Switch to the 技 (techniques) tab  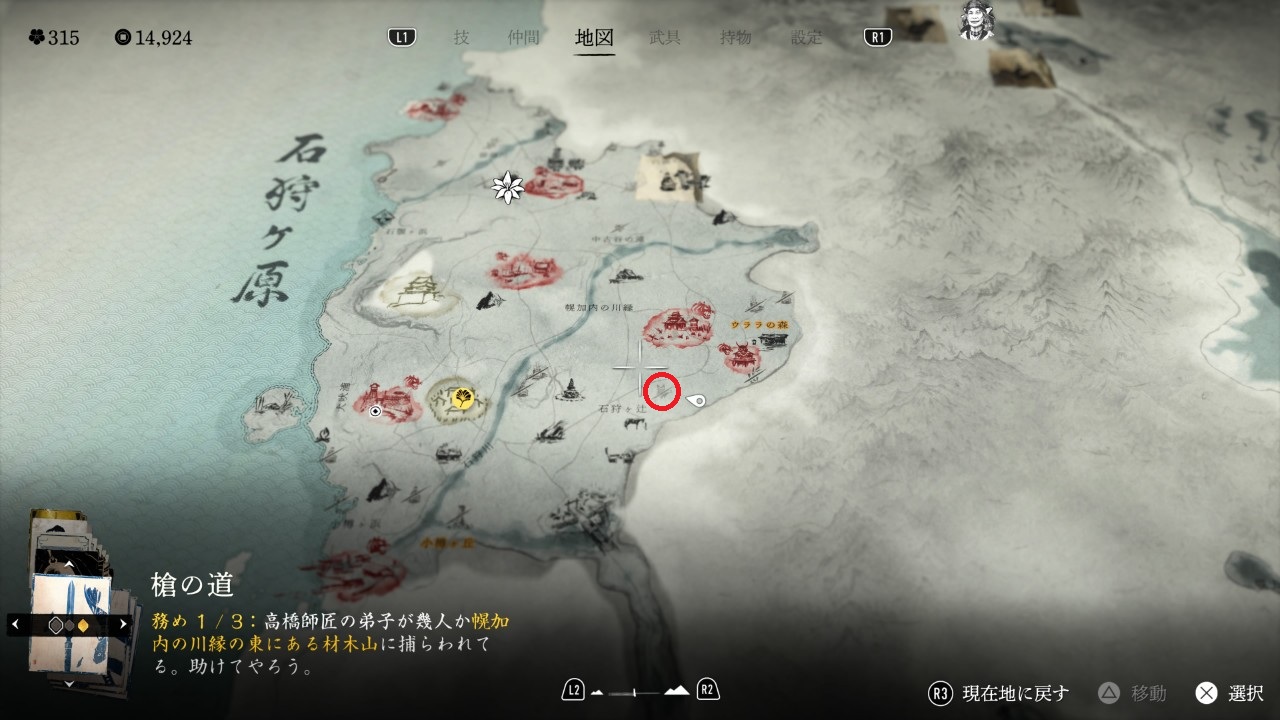461,38
